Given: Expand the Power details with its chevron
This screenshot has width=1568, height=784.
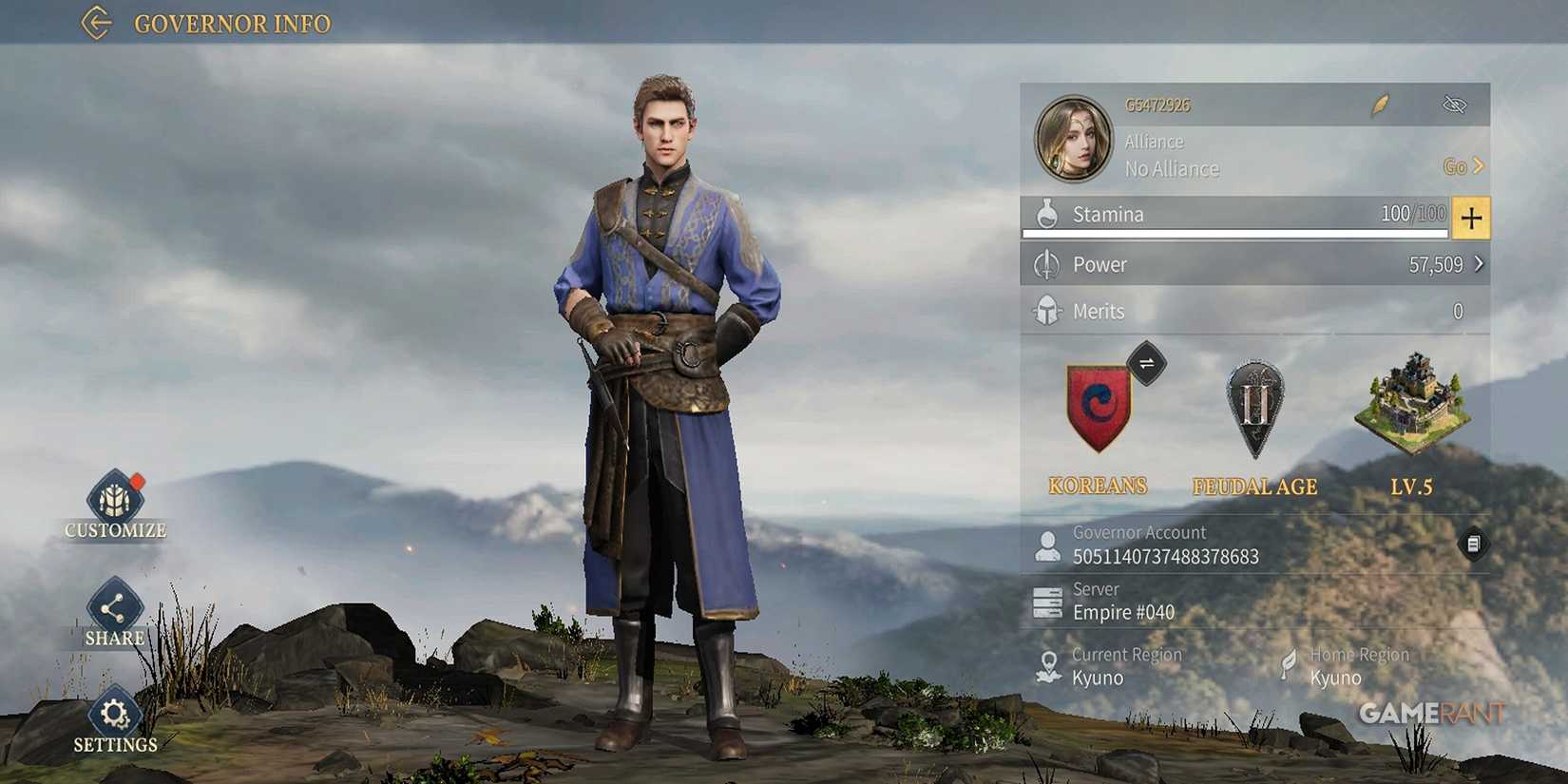Looking at the screenshot, I should (x=1480, y=264).
